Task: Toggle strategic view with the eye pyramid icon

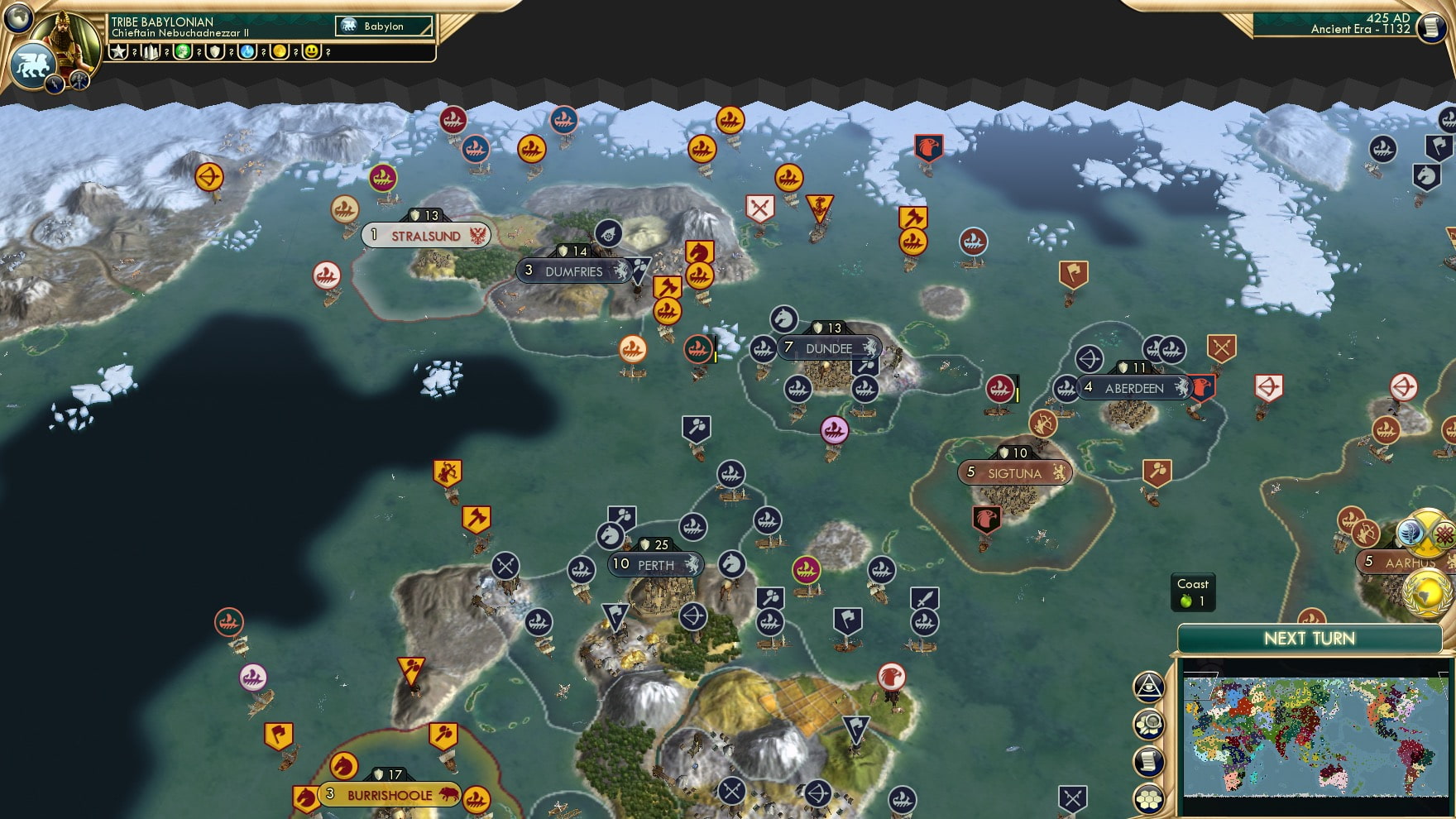Action: [1149, 685]
